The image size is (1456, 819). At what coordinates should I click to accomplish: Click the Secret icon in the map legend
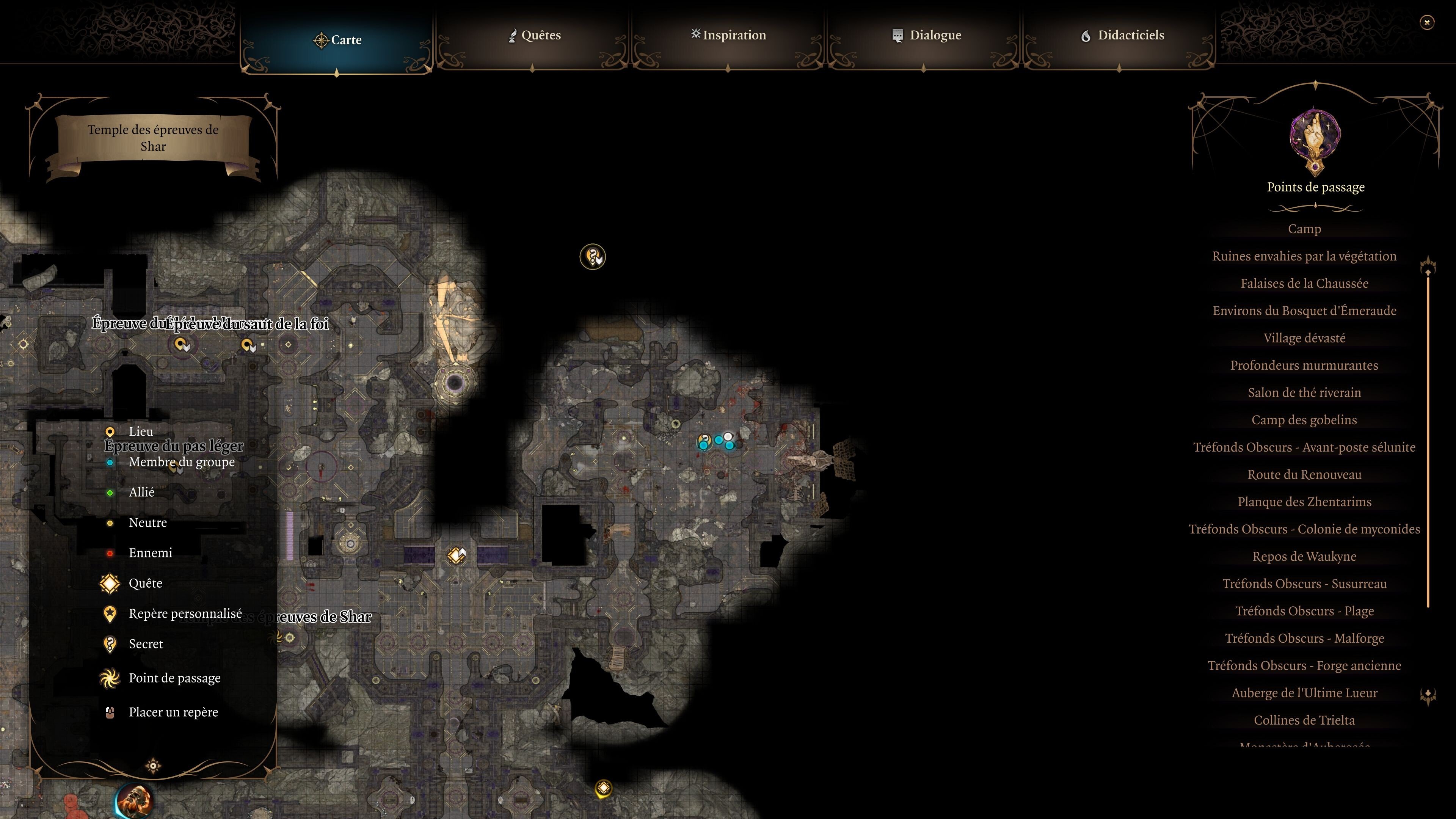[x=110, y=644]
